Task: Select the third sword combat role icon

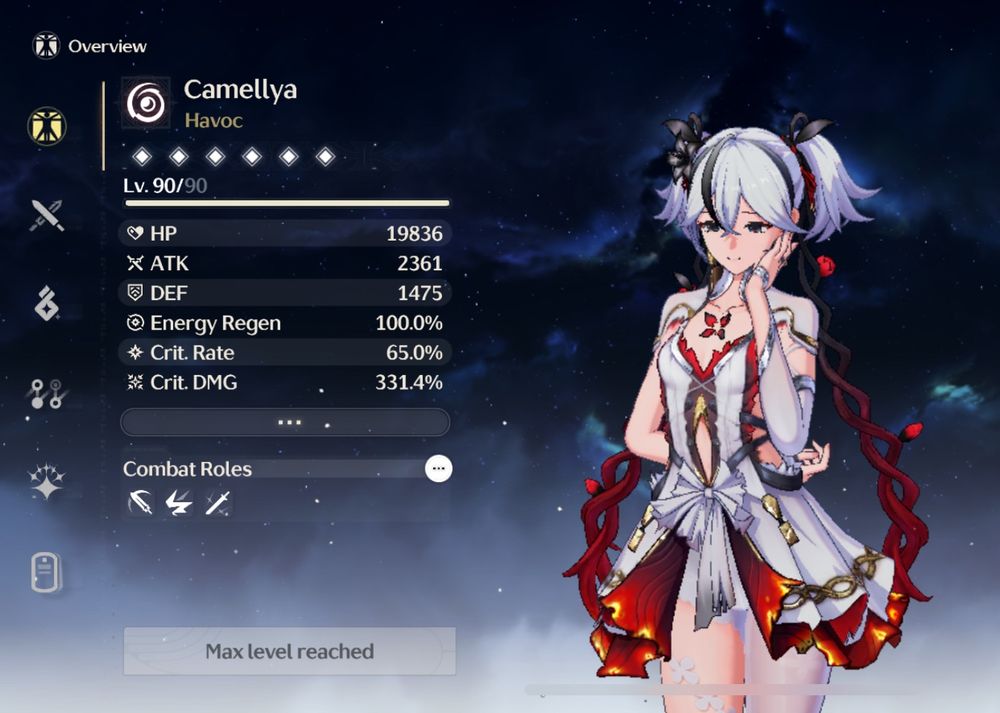Action: pos(217,504)
